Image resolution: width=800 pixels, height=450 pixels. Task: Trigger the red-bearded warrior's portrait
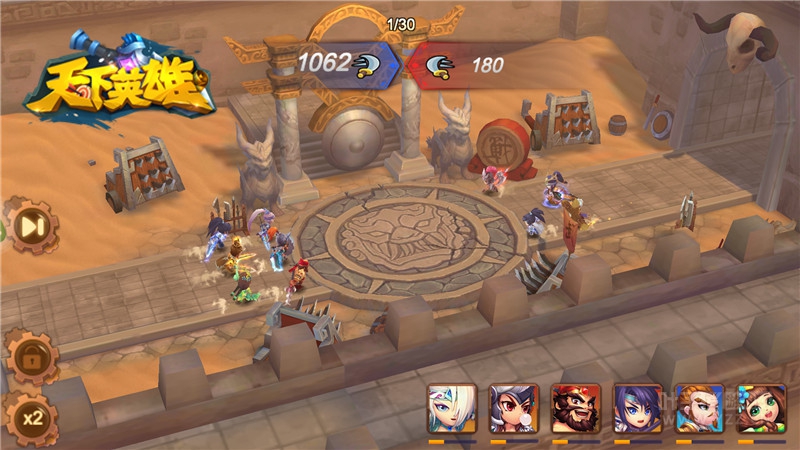[x=576, y=408]
